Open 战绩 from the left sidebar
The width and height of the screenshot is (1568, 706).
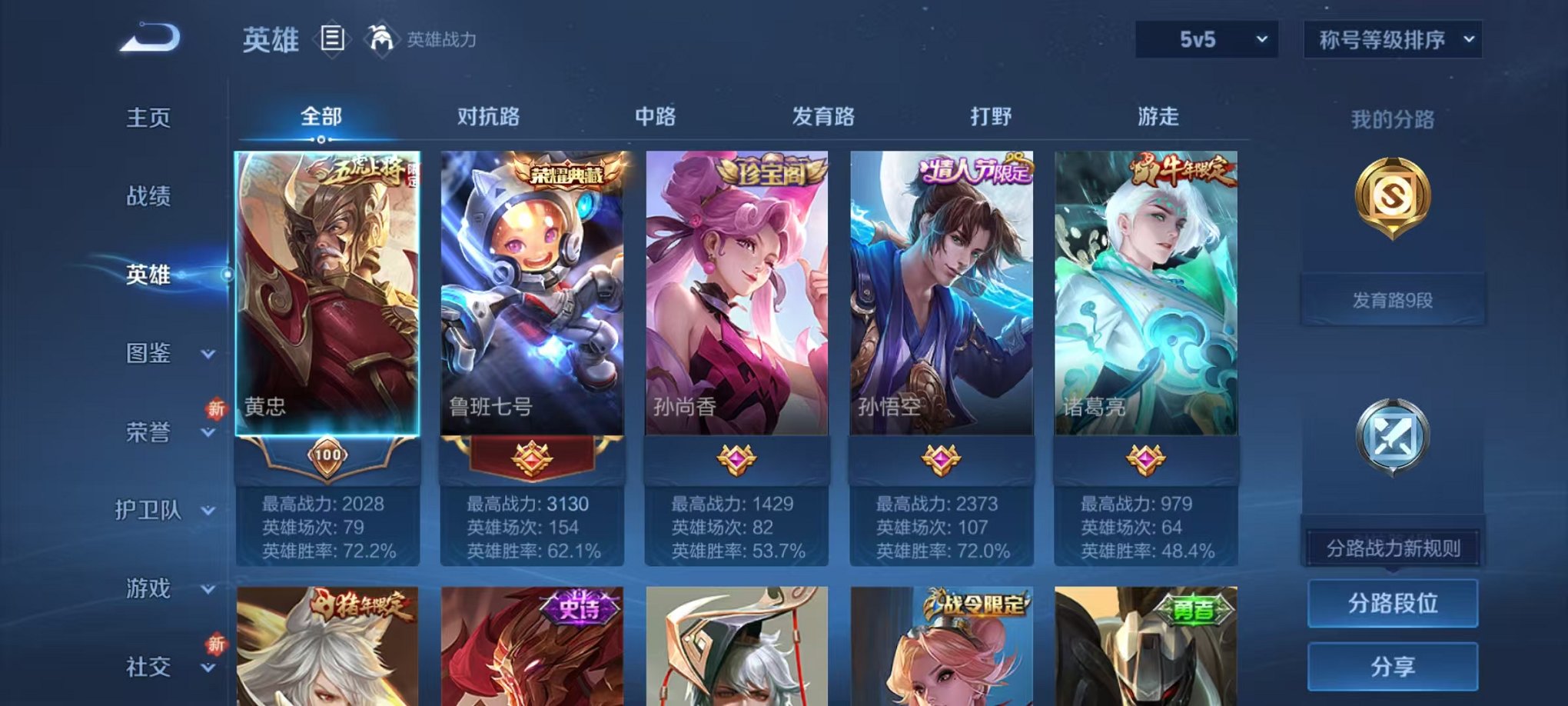pos(148,197)
